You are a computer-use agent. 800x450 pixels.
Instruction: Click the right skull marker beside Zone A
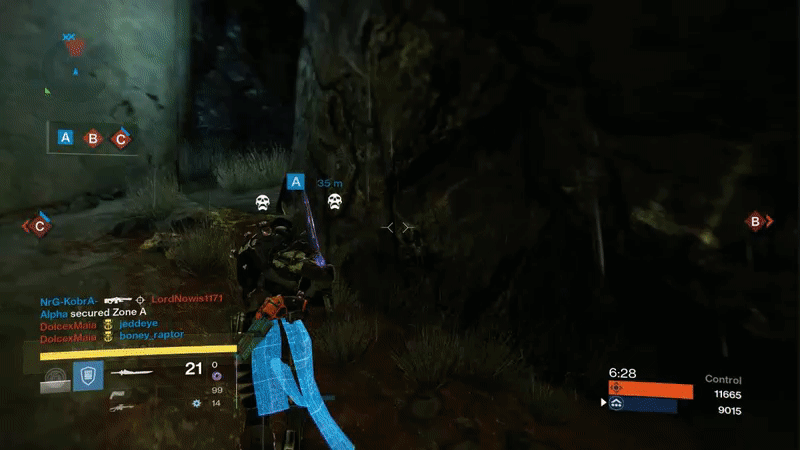335,203
